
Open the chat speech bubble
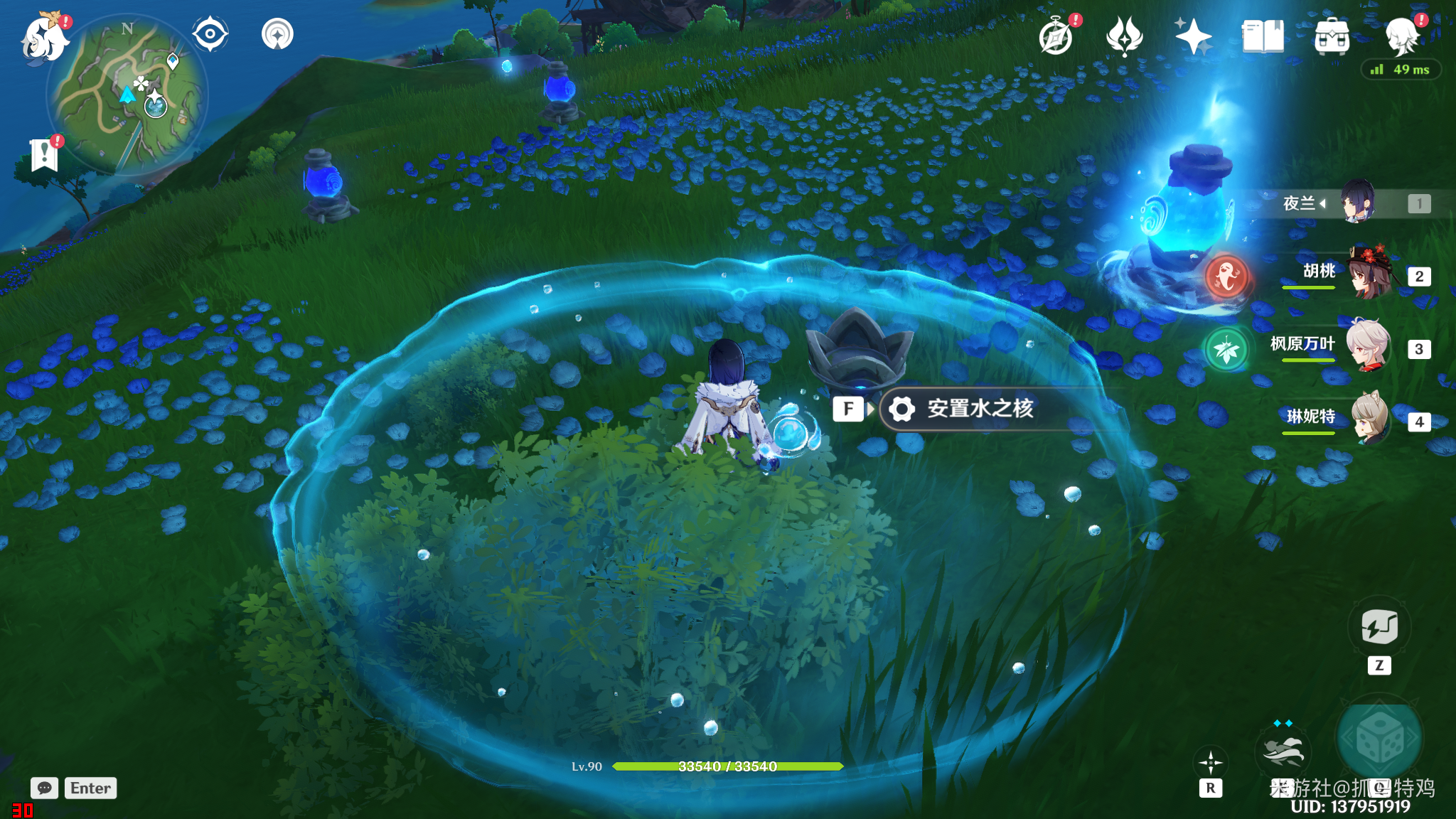pyautogui.click(x=44, y=788)
